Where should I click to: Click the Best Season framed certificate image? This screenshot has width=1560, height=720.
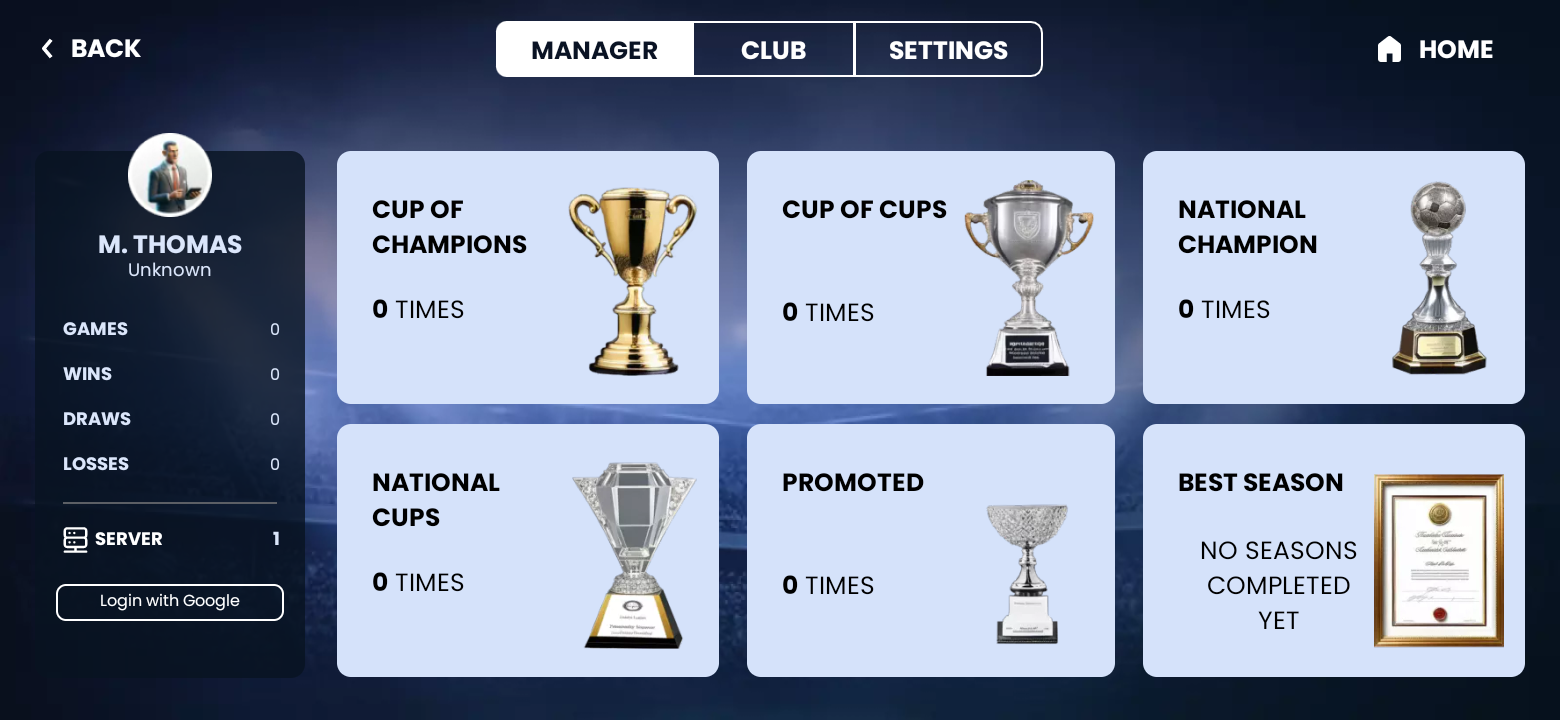pyautogui.click(x=1438, y=560)
